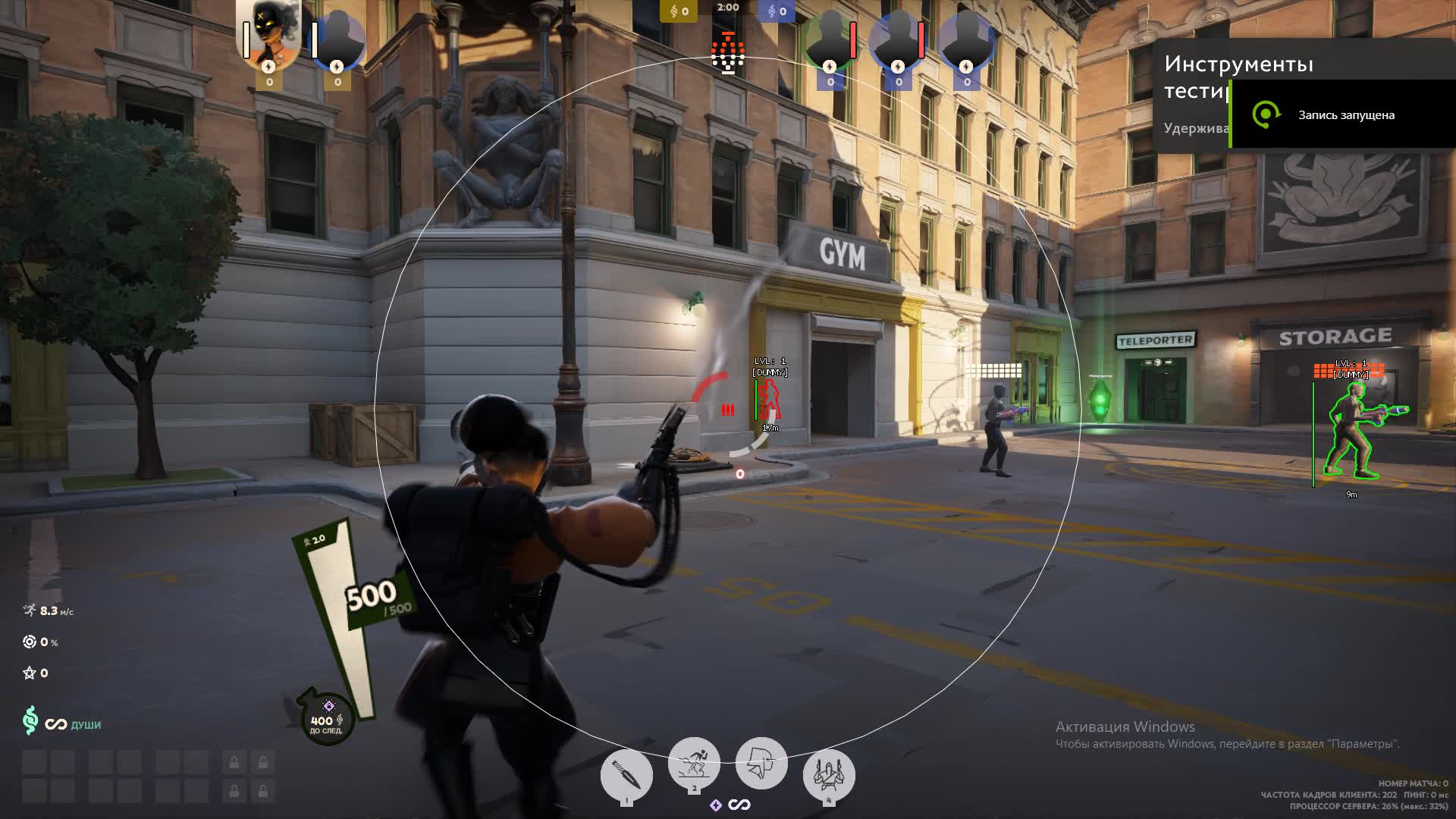Activate the needle dagger ability
Image resolution: width=1456 pixels, height=819 pixels.
pos(626,775)
